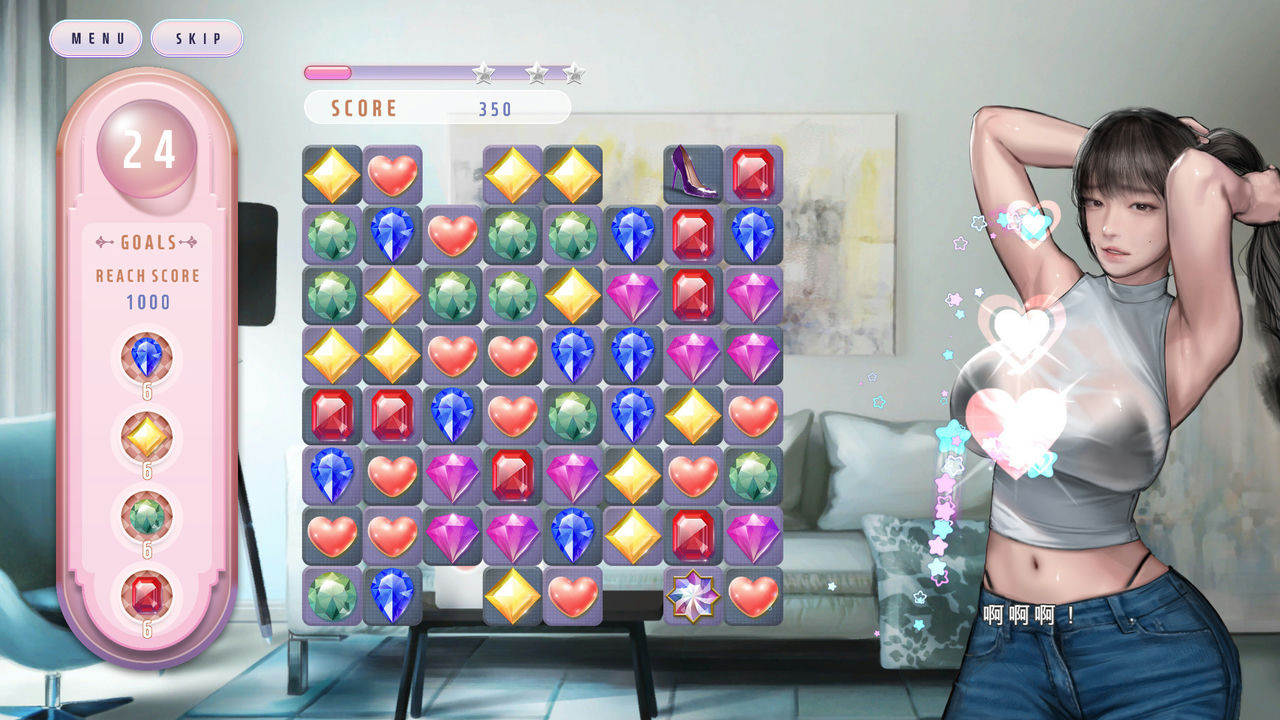Screen dimensions: 1280x720
Task: Click a teardrop blue gem in the grid
Action: point(392,235)
